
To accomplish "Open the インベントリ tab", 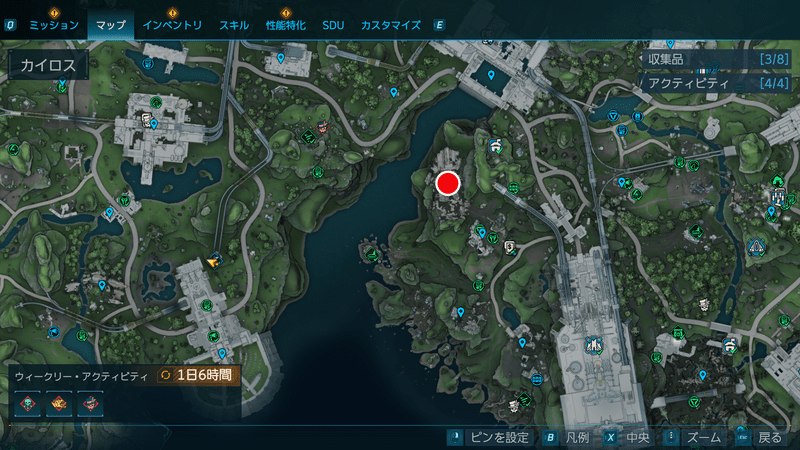I will (x=172, y=23).
